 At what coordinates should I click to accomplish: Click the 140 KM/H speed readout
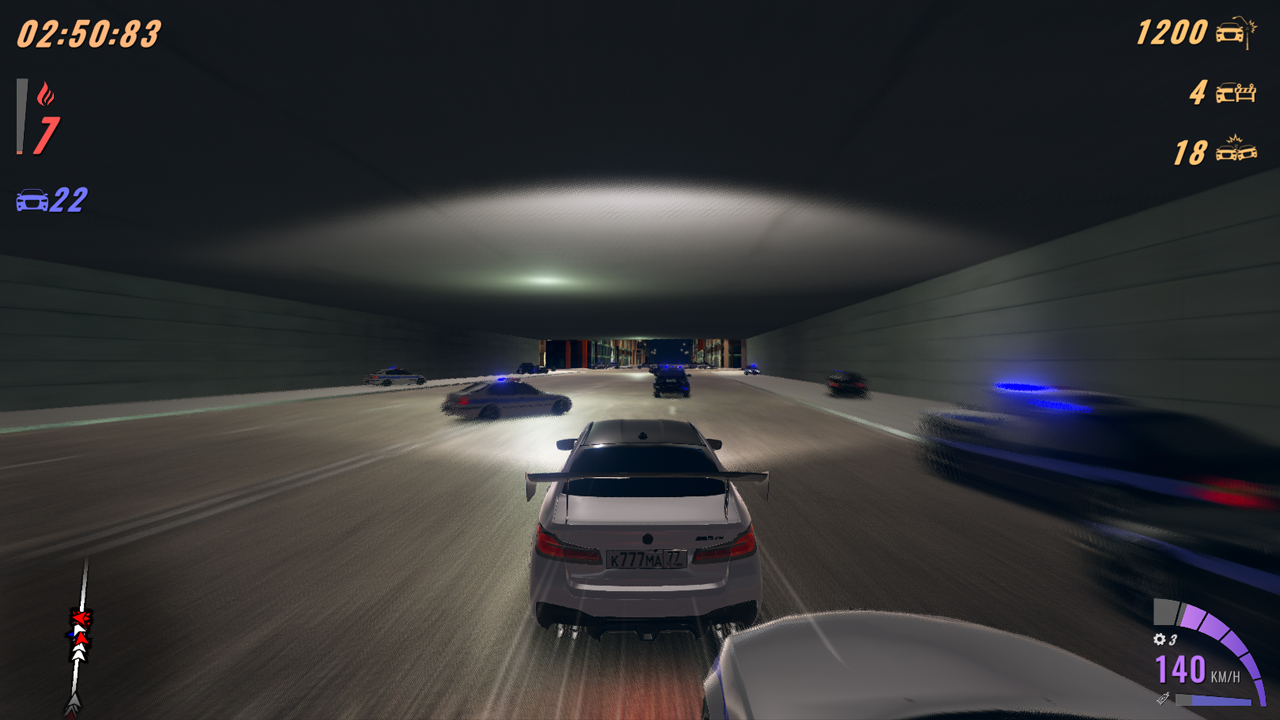click(x=1185, y=670)
